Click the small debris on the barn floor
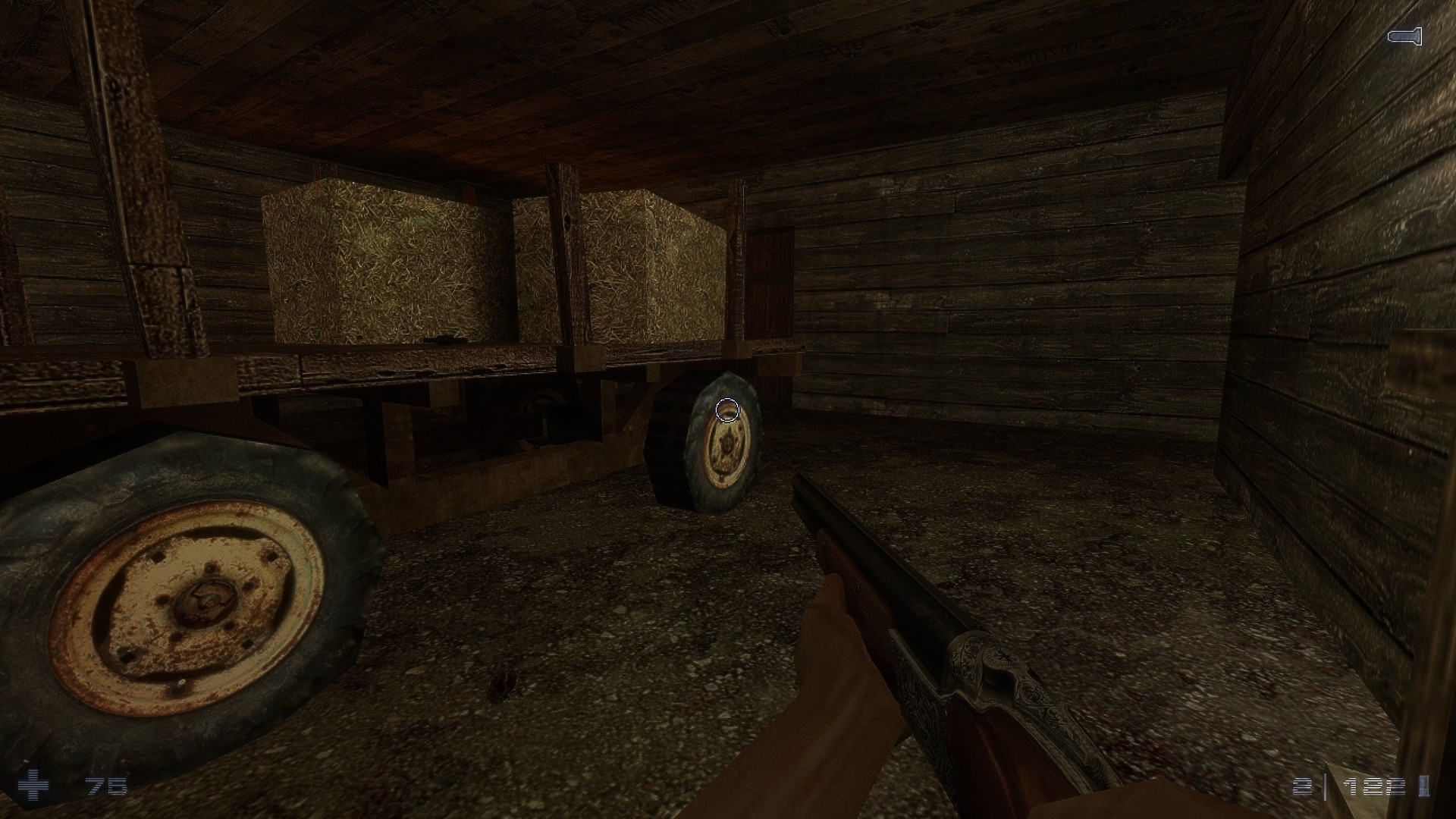1456x819 pixels. pos(500,682)
